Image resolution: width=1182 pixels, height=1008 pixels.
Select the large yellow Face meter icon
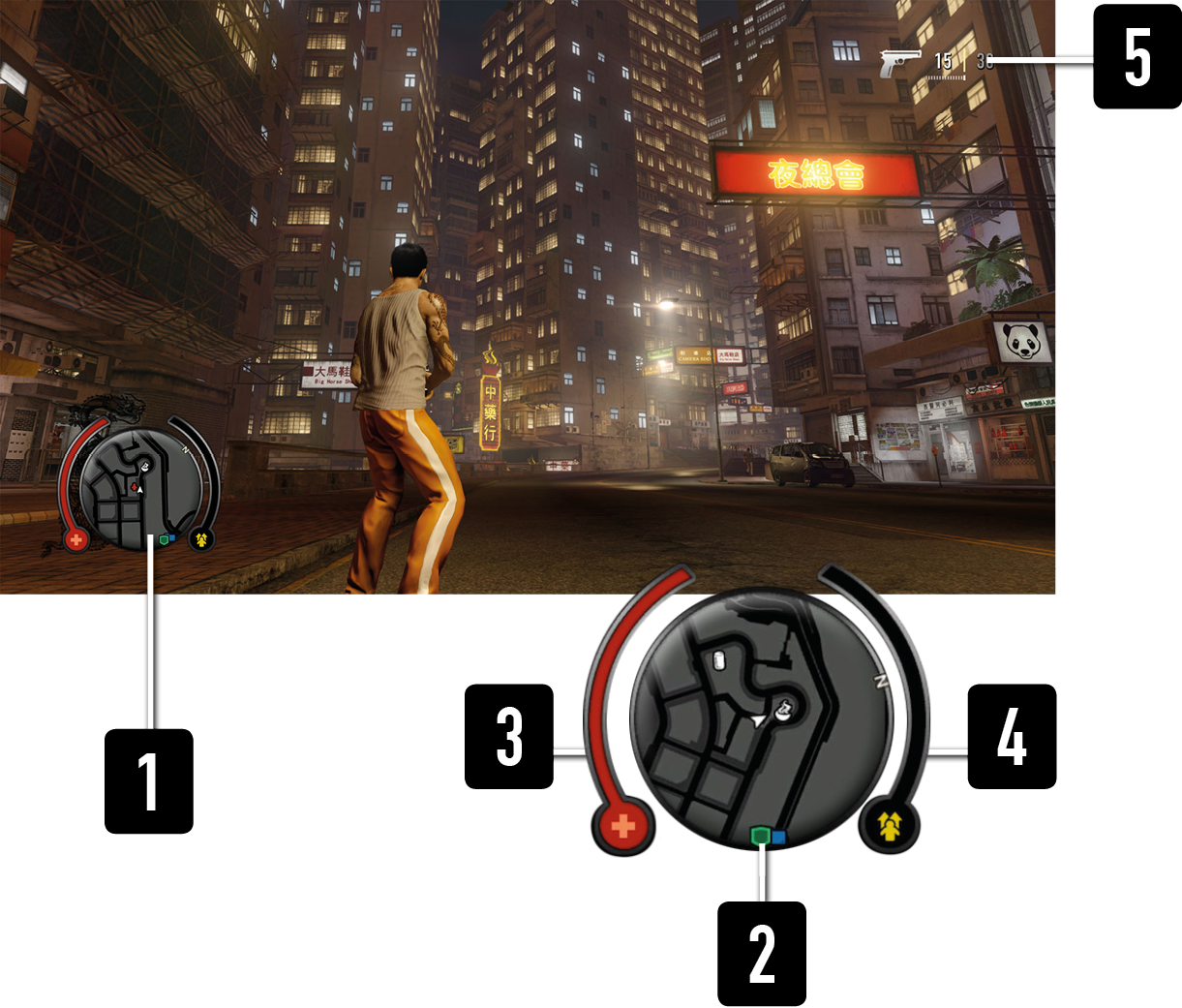(x=890, y=826)
